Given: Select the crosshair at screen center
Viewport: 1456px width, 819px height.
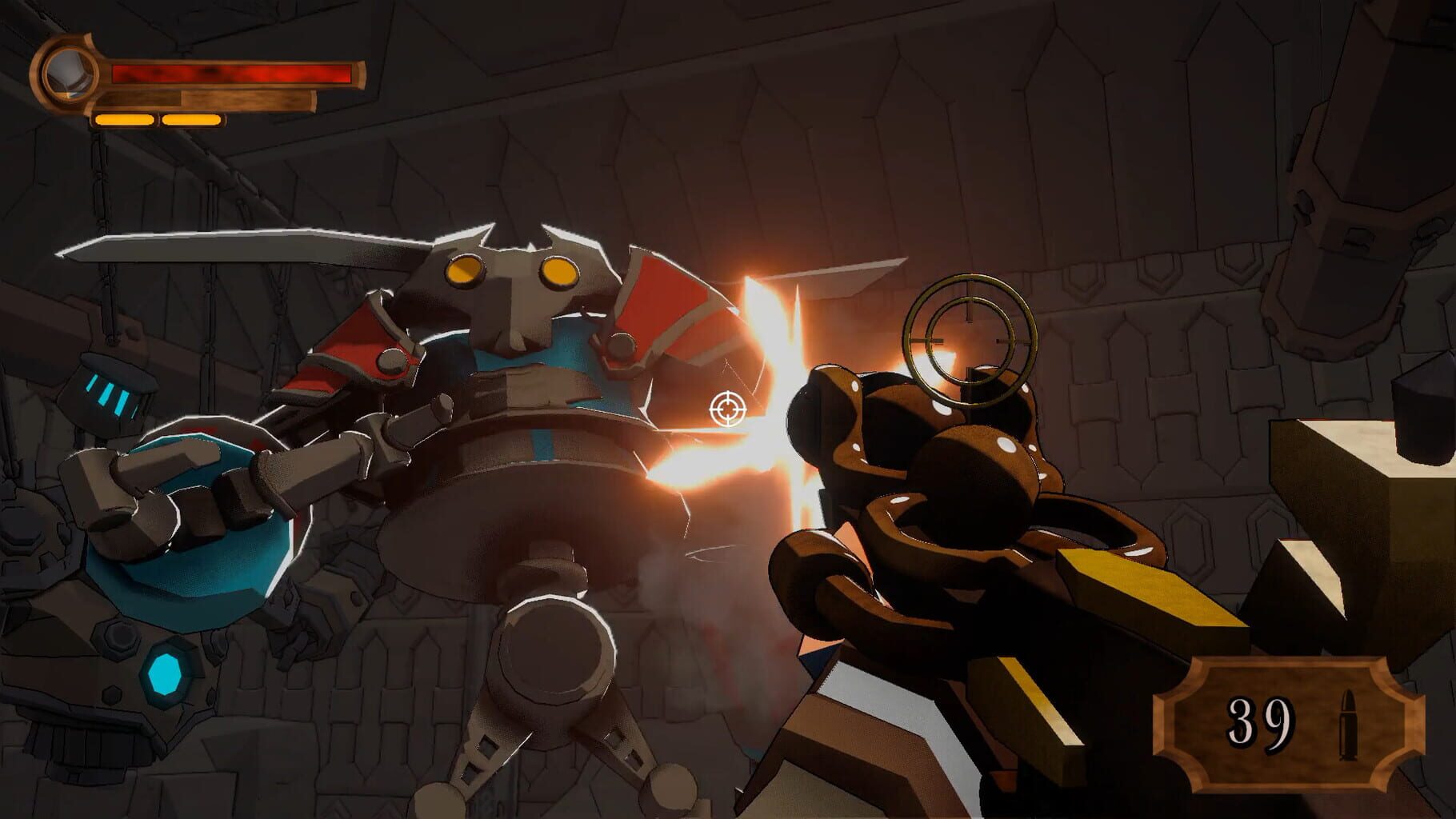Looking at the screenshot, I should tap(726, 409).
